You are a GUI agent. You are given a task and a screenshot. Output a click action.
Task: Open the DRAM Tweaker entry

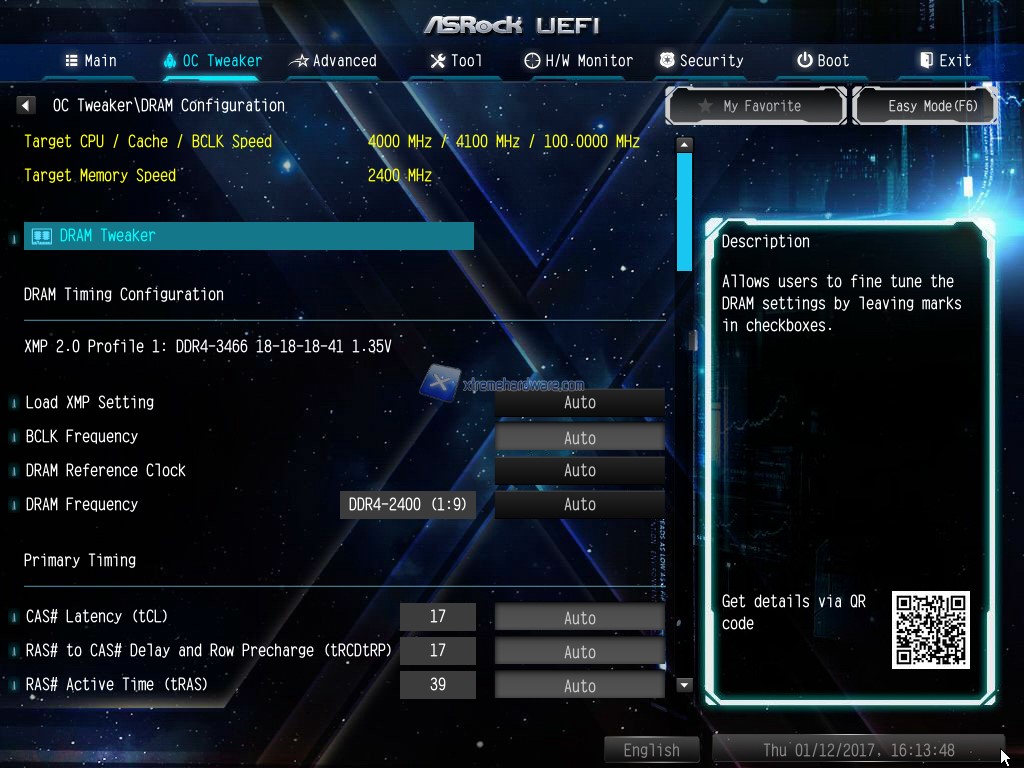click(x=248, y=236)
